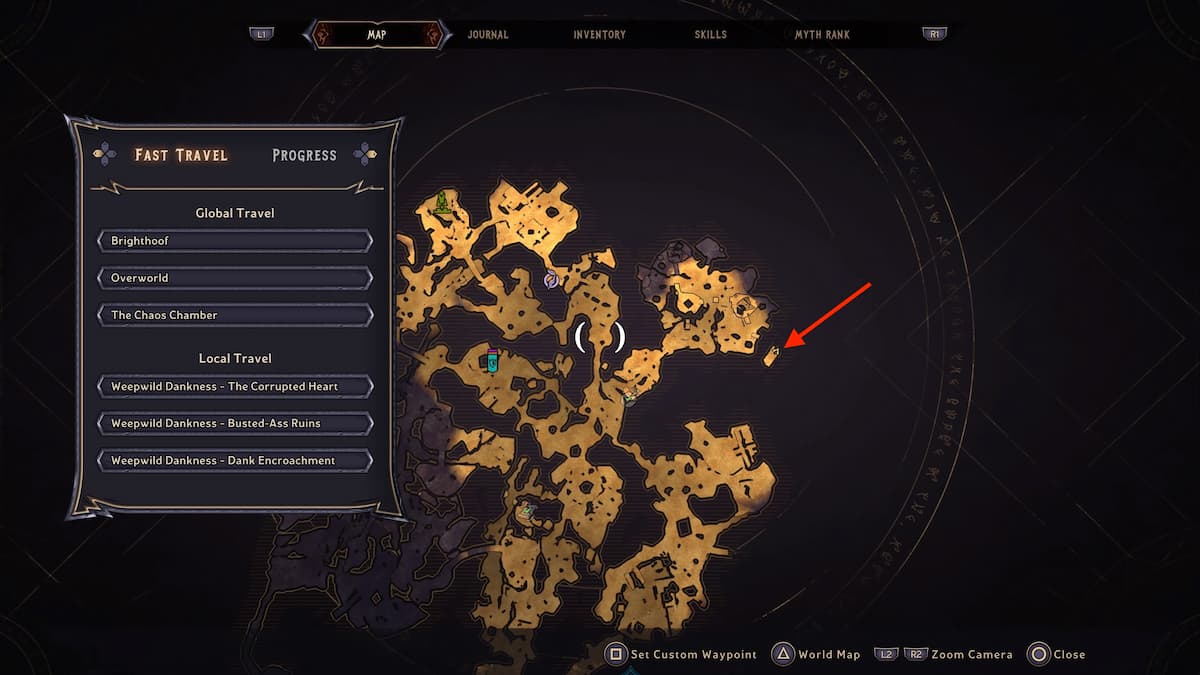Click the teal vending machine map marker
Image resolution: width=1200 pixels, height=675 pixels.
[492, 361]
